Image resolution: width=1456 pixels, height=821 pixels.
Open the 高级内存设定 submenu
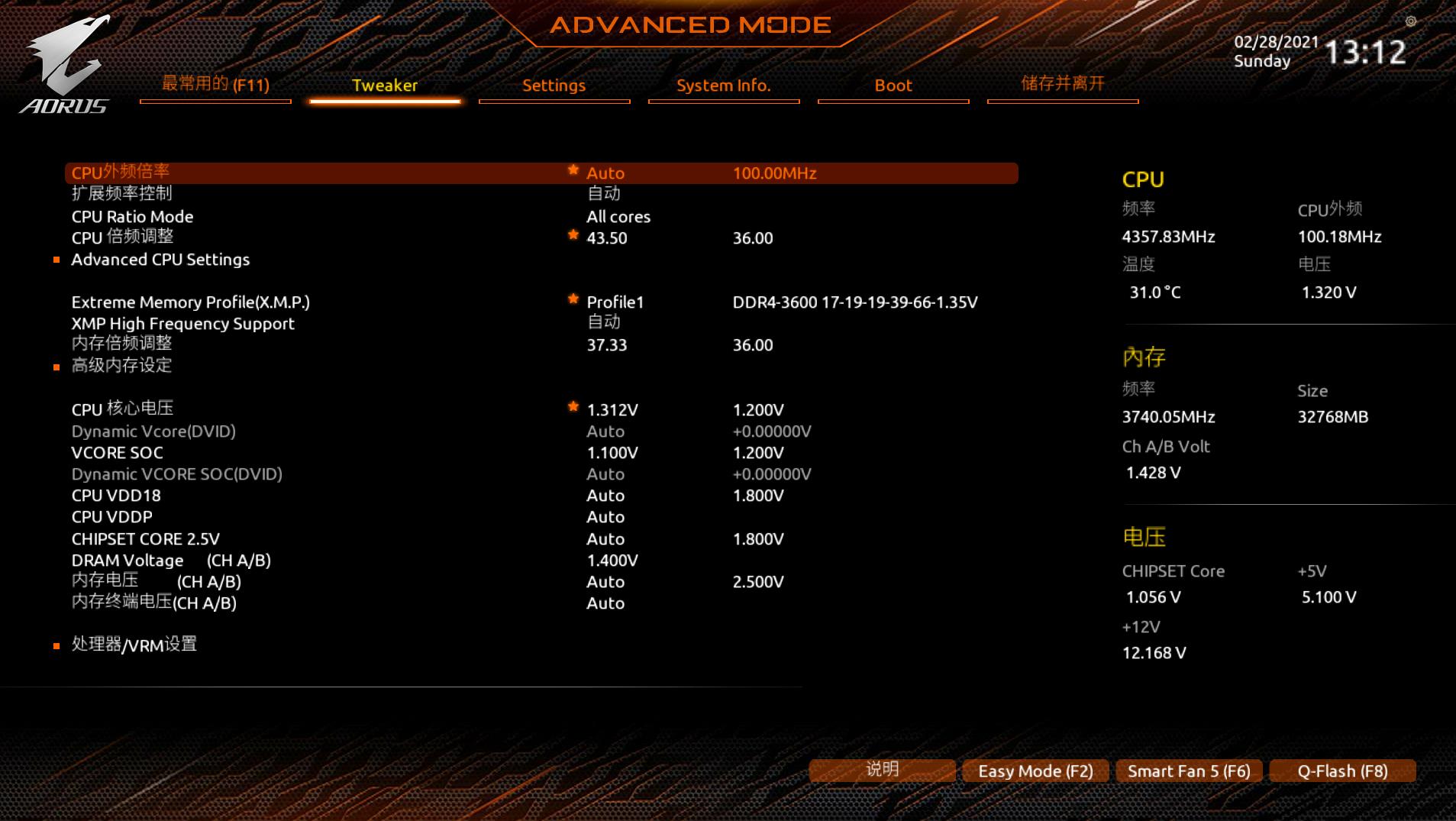coord(121,366)
